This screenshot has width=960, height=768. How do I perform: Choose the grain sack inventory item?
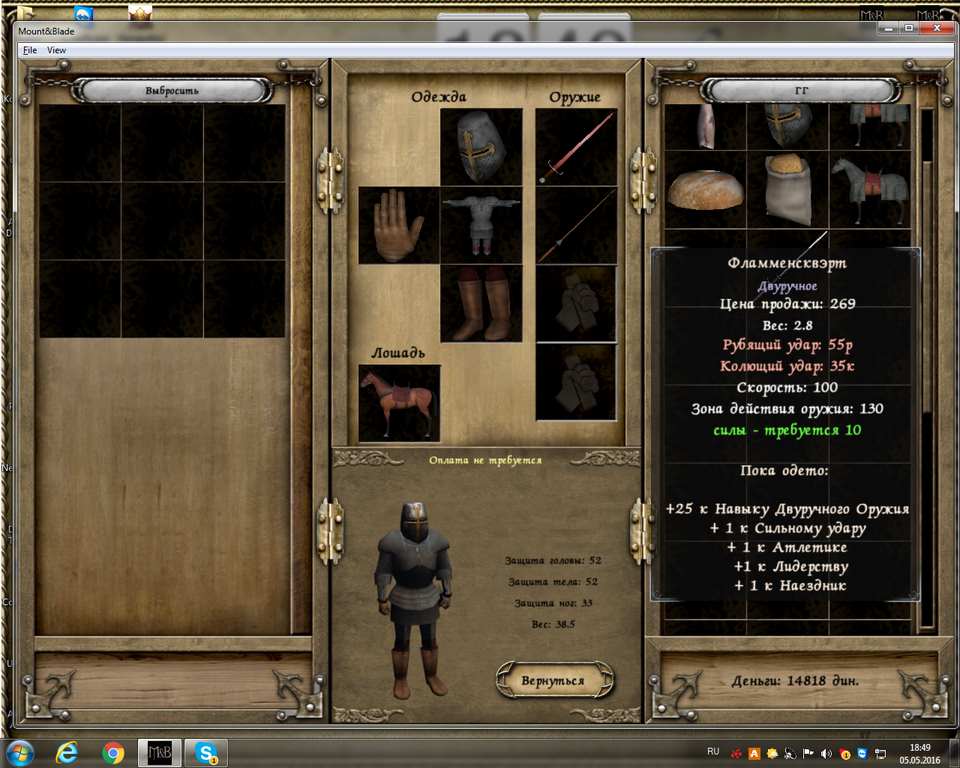787,189
